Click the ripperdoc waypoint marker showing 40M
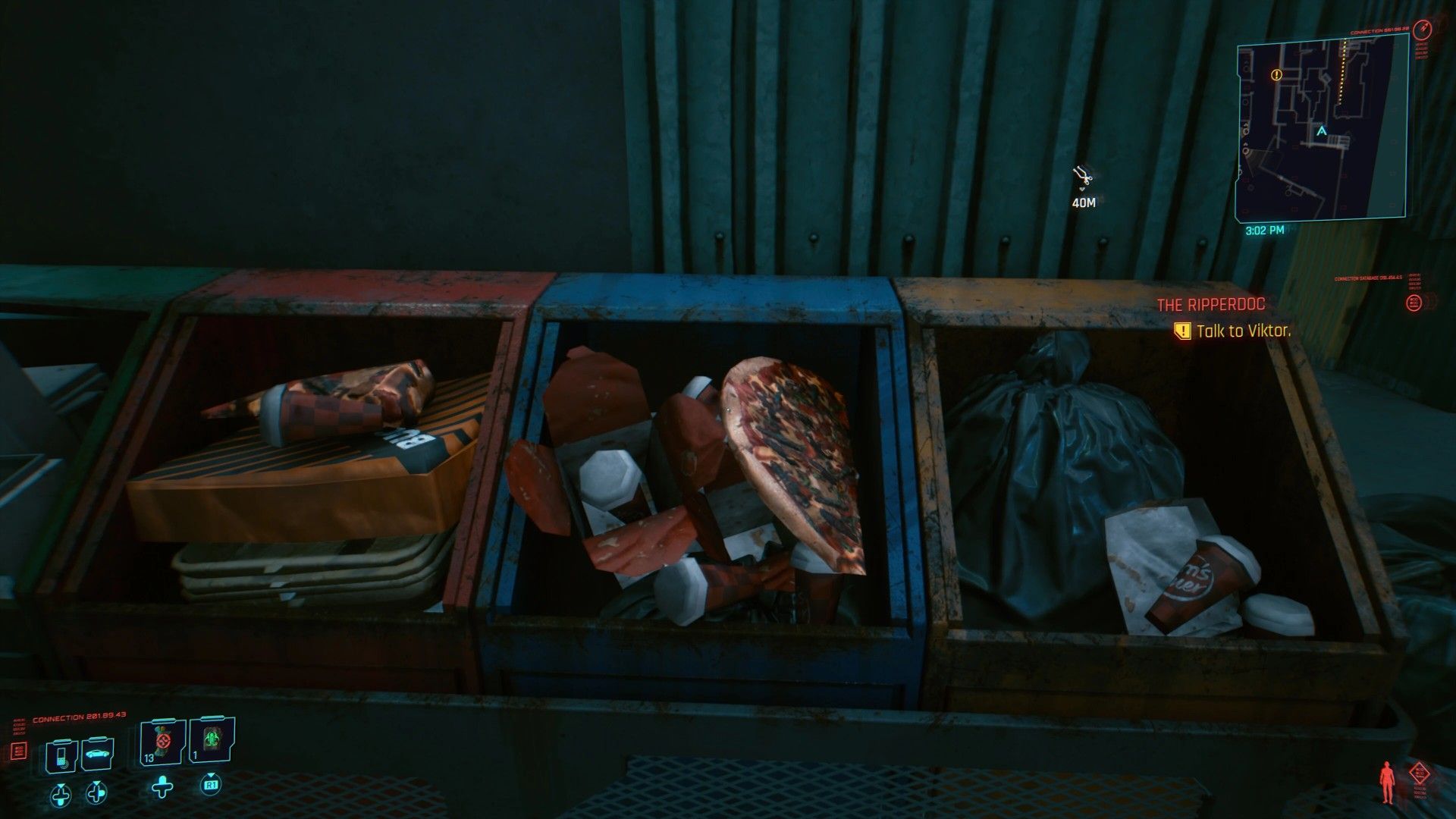The width and height of the screenshot is (1456, 819). (x=1084, y=177)
